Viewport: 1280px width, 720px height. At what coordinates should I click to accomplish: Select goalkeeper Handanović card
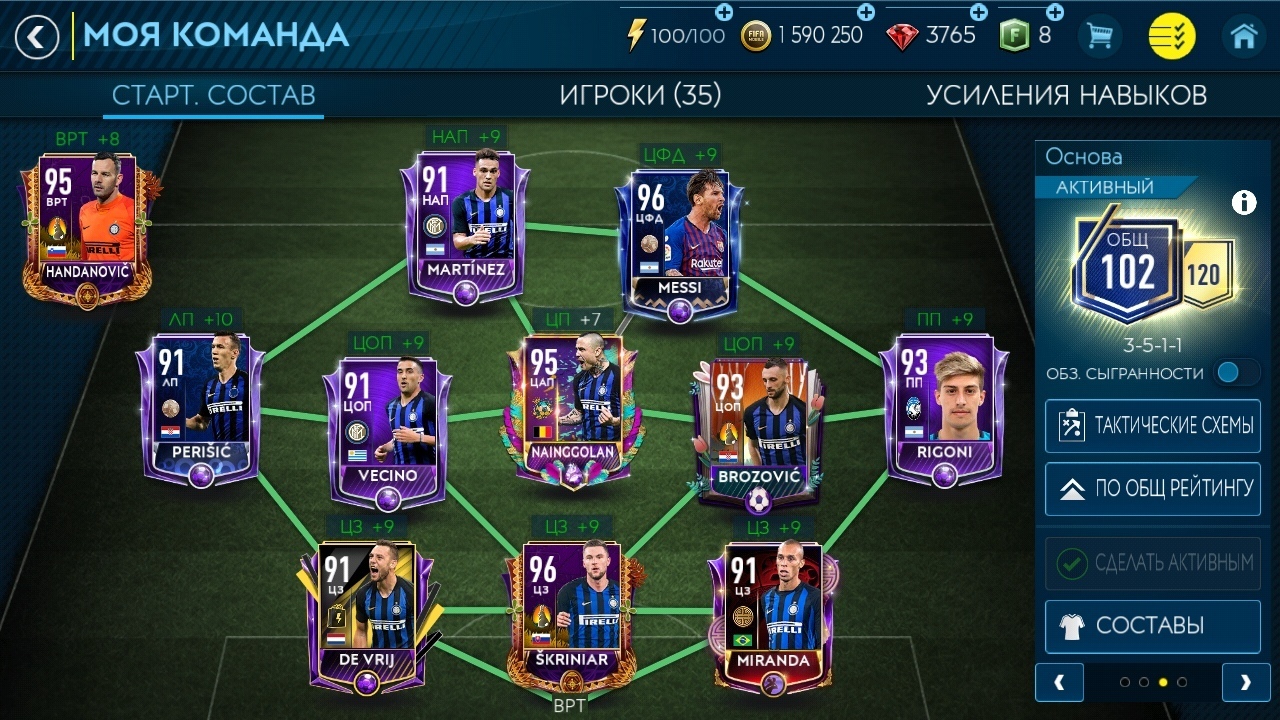tap(85, 225)
